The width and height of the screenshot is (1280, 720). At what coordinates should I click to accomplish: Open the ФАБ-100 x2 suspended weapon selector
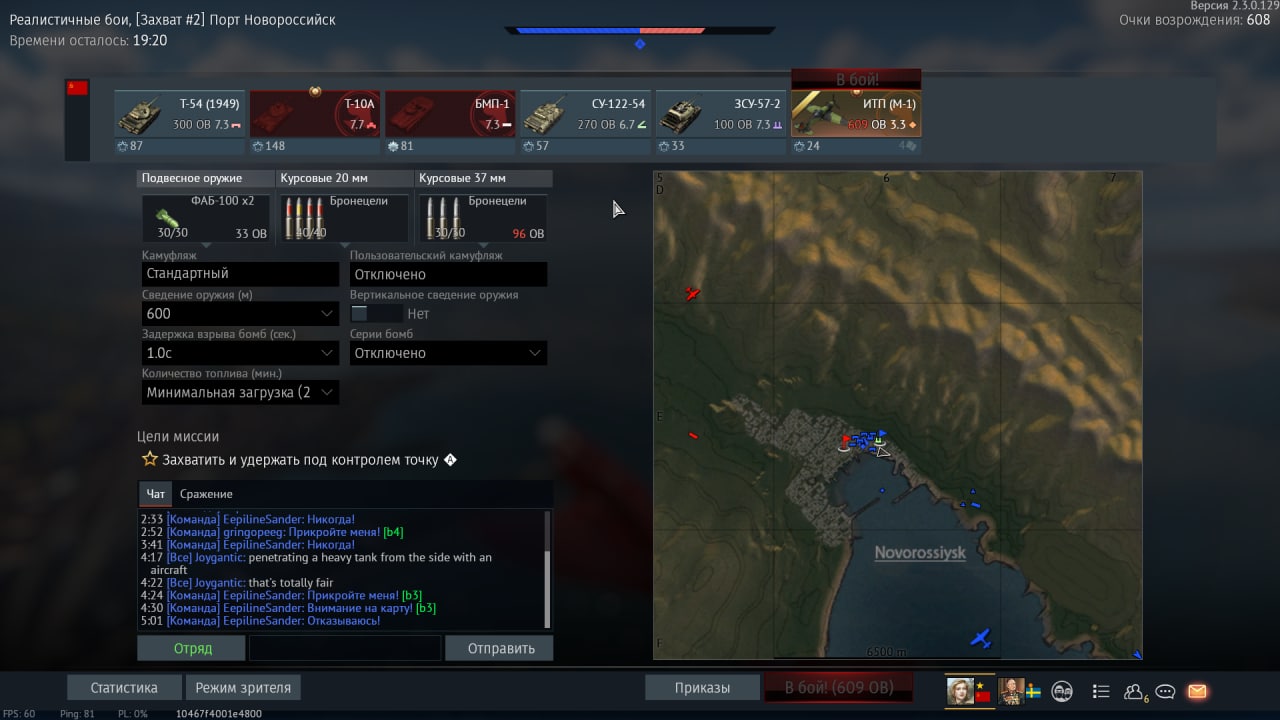[x=206, y=218]
